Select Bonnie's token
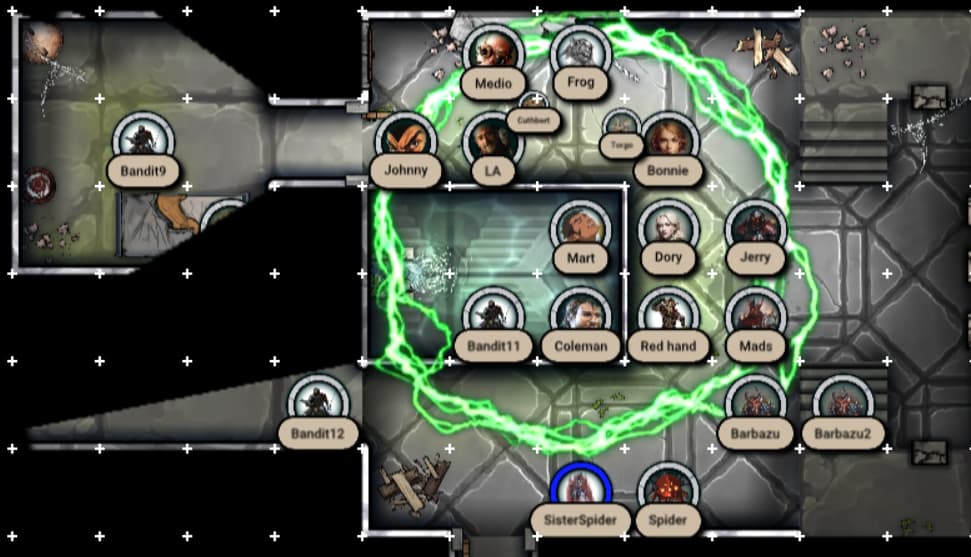 click(x=667, y=141)
